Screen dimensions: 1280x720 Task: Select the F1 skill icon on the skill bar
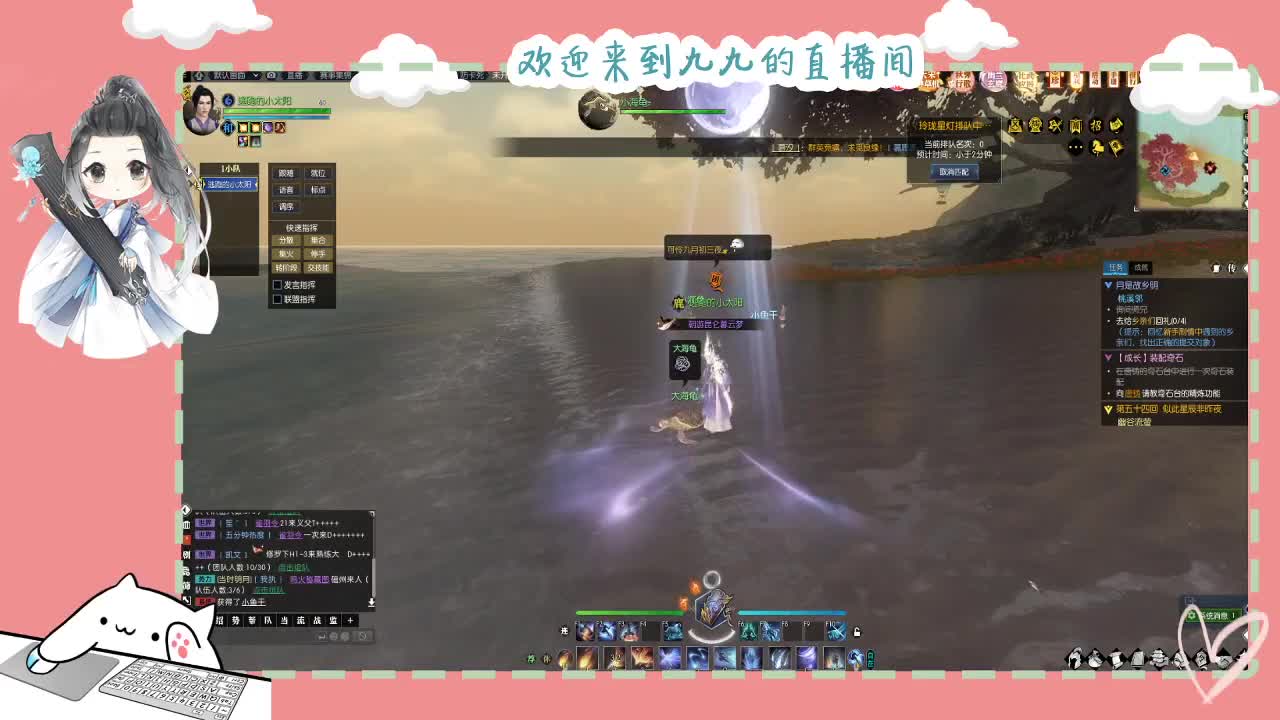click(x=584, y=631)
